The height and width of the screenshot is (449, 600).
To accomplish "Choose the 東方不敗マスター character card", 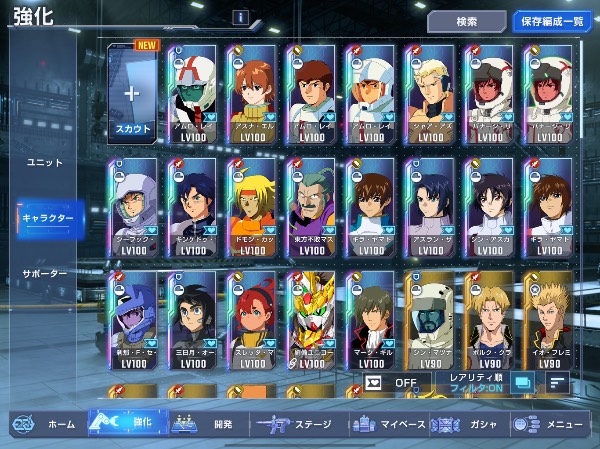I will [311, 207].
